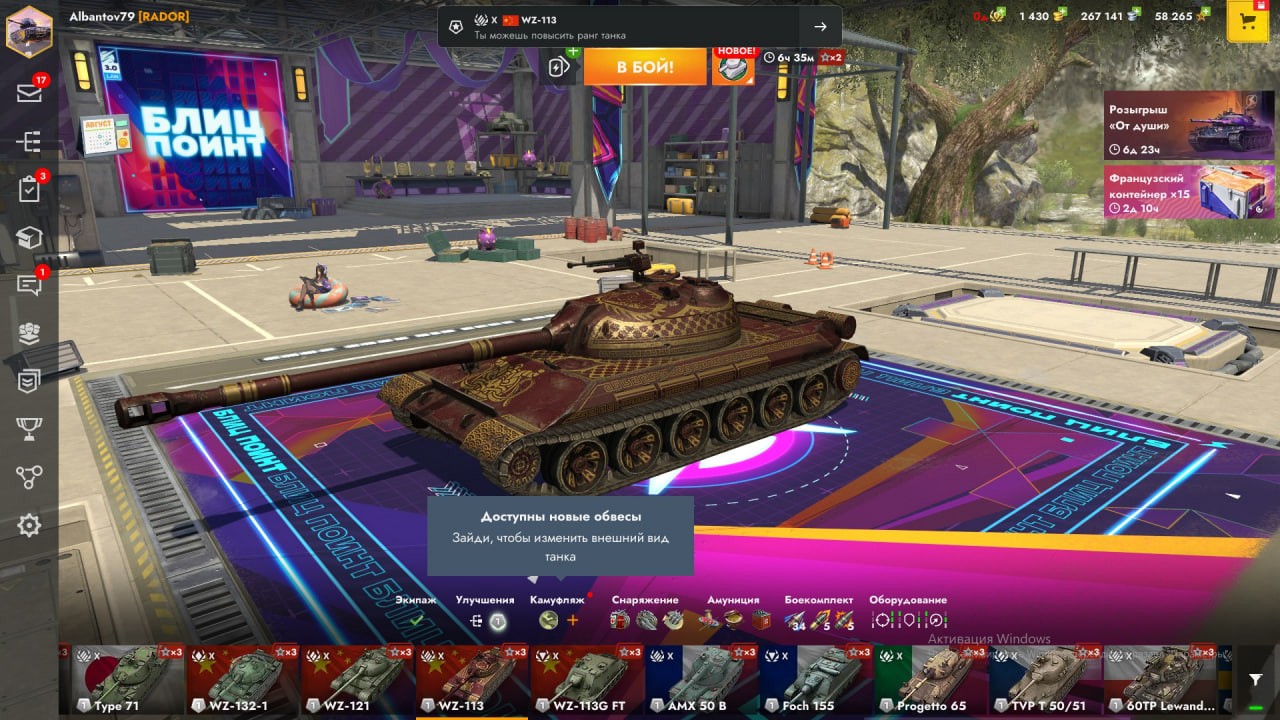Pick the WZ-113G FT tank destroyer

(x=586, y=682)
